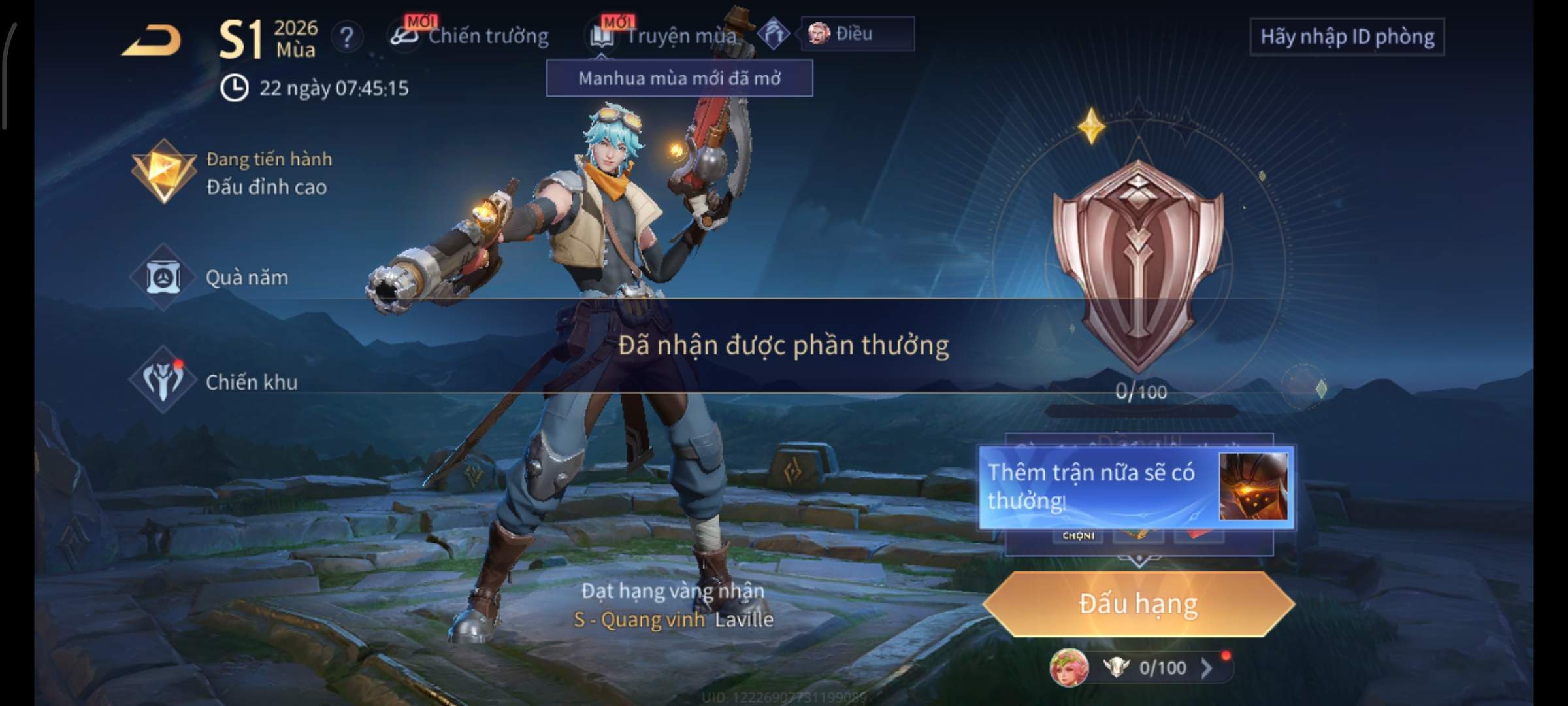This screenshot has width=1568, height=706.
Task: Select the pink-haired hero avatar
Action: [1069, 667]
